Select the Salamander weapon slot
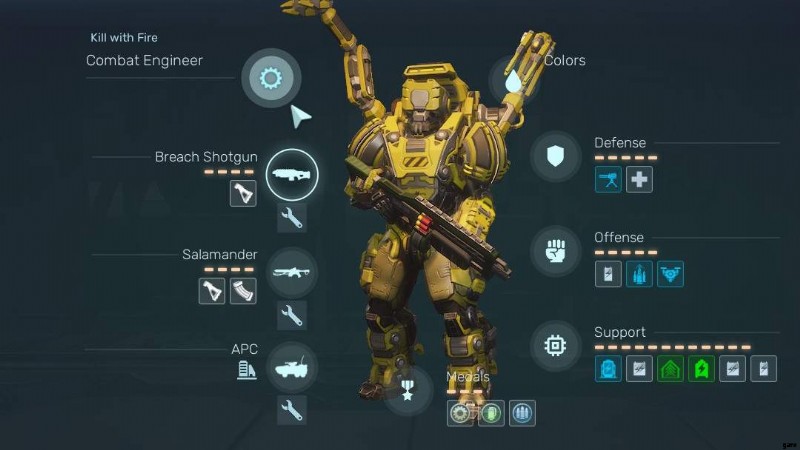Screen dimensions: 800x450 tap(291, 271)
